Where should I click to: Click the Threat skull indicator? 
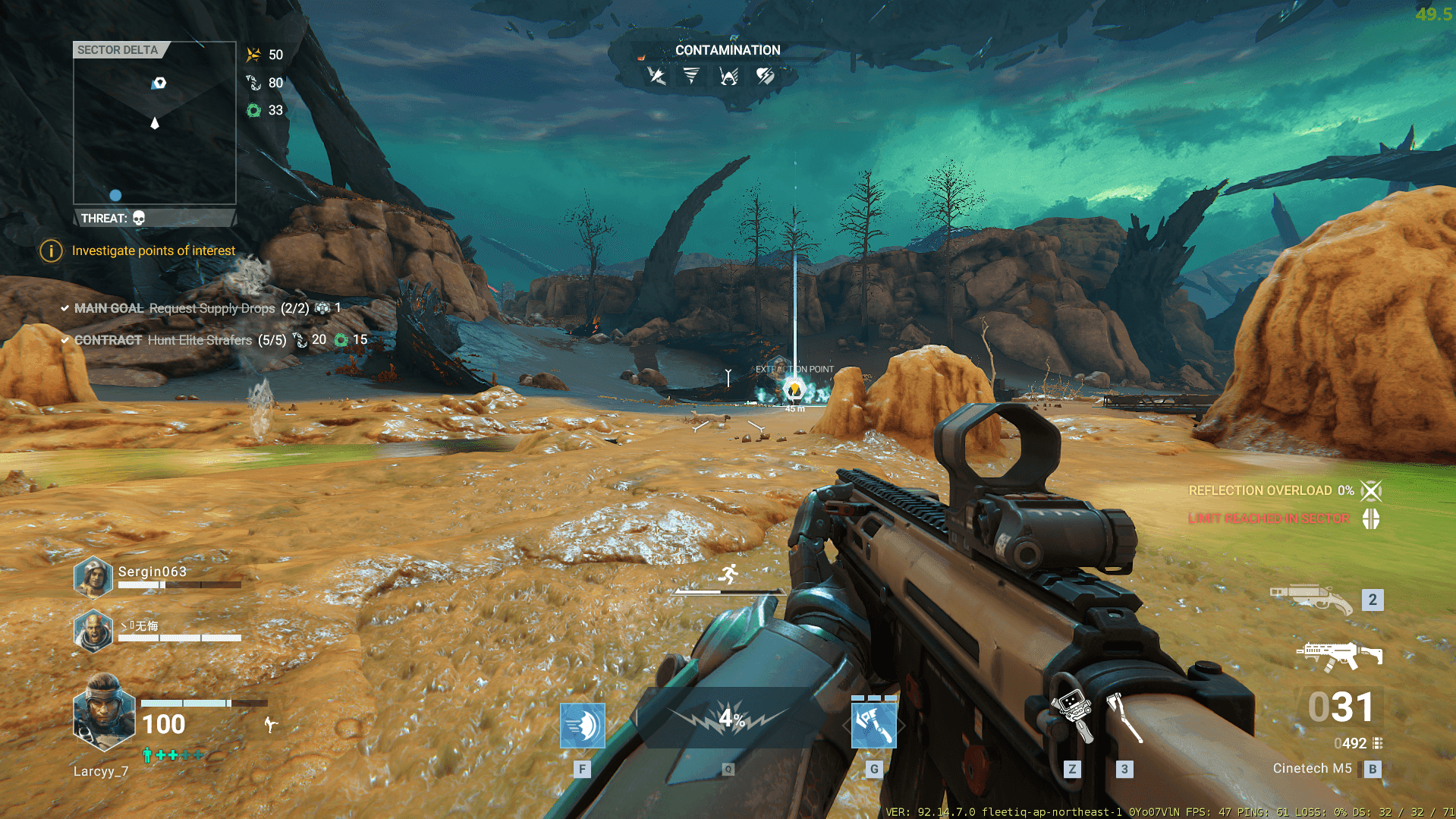point(139,219)
